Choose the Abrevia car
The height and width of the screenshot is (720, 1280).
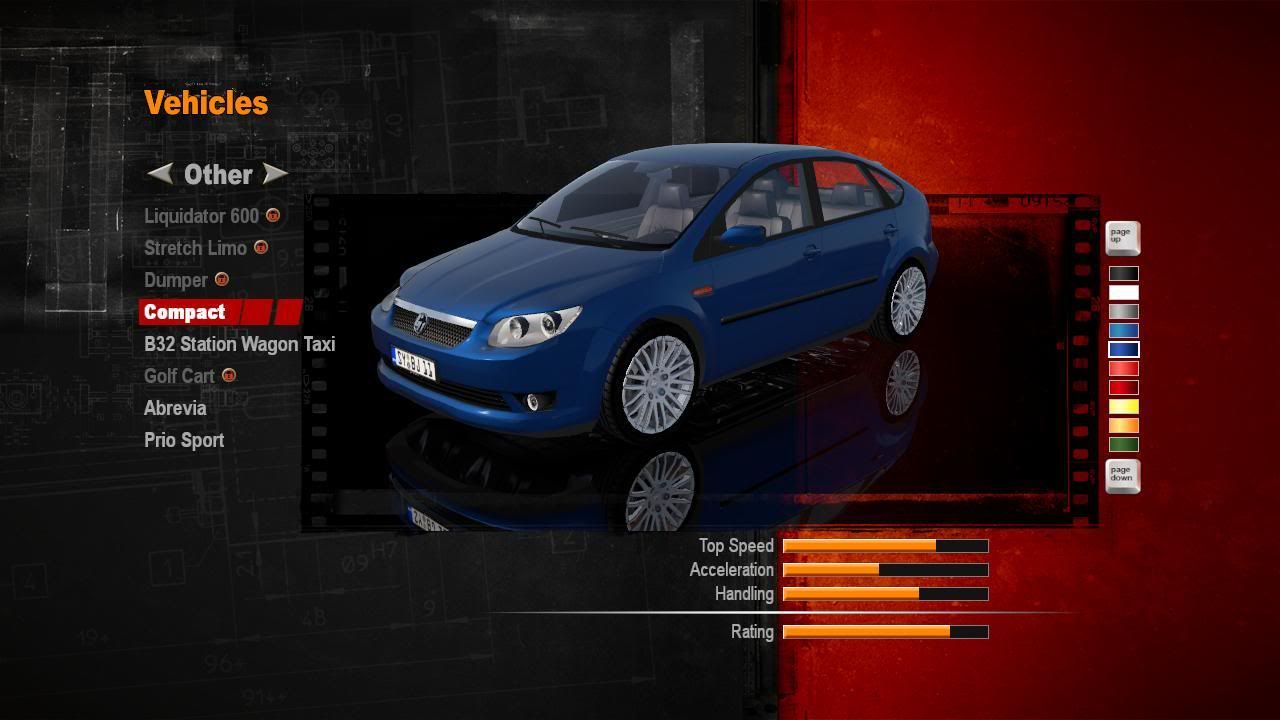point(175,408)
